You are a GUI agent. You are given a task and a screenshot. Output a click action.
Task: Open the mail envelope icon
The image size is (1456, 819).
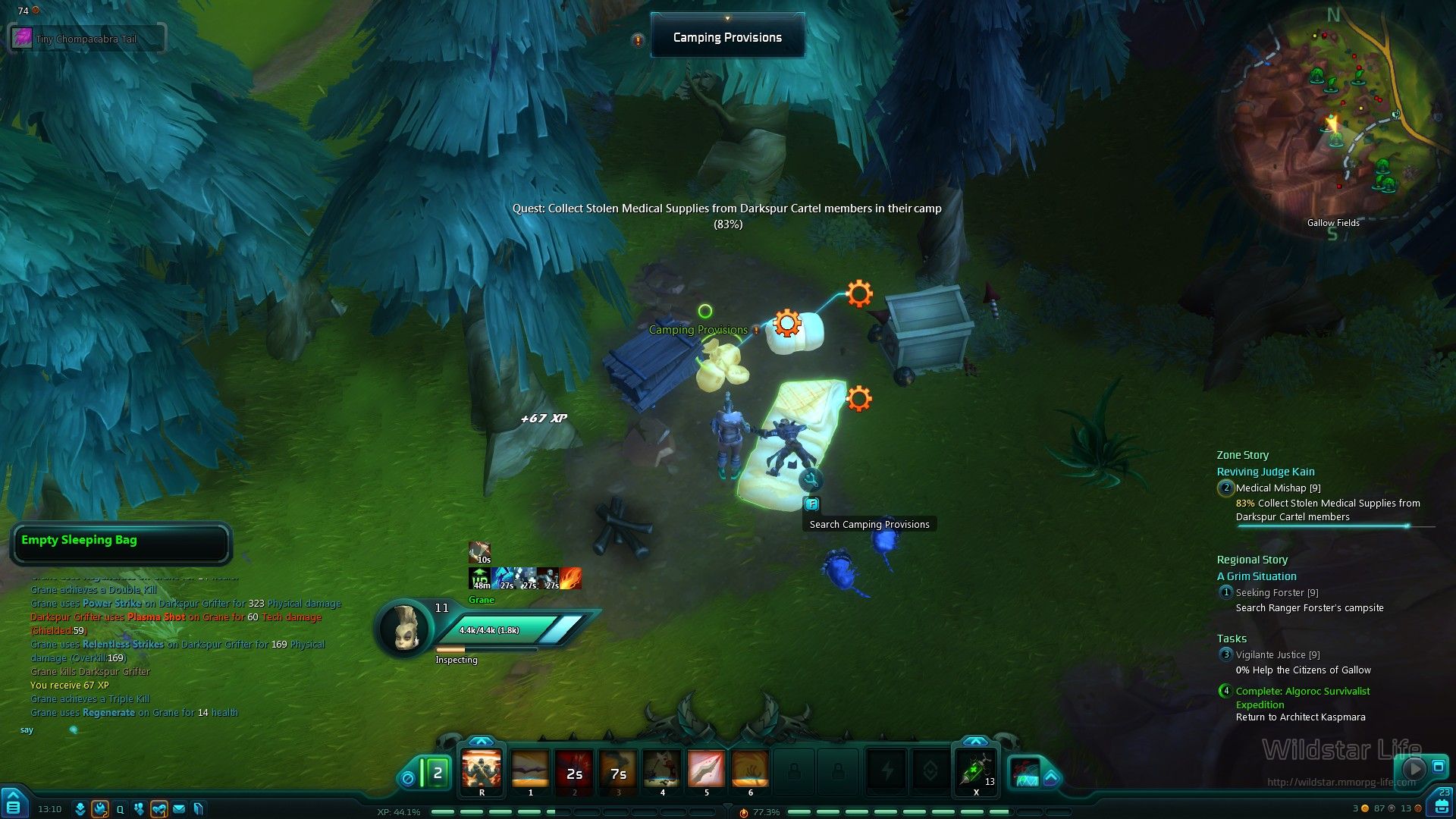tap(179, 809)
